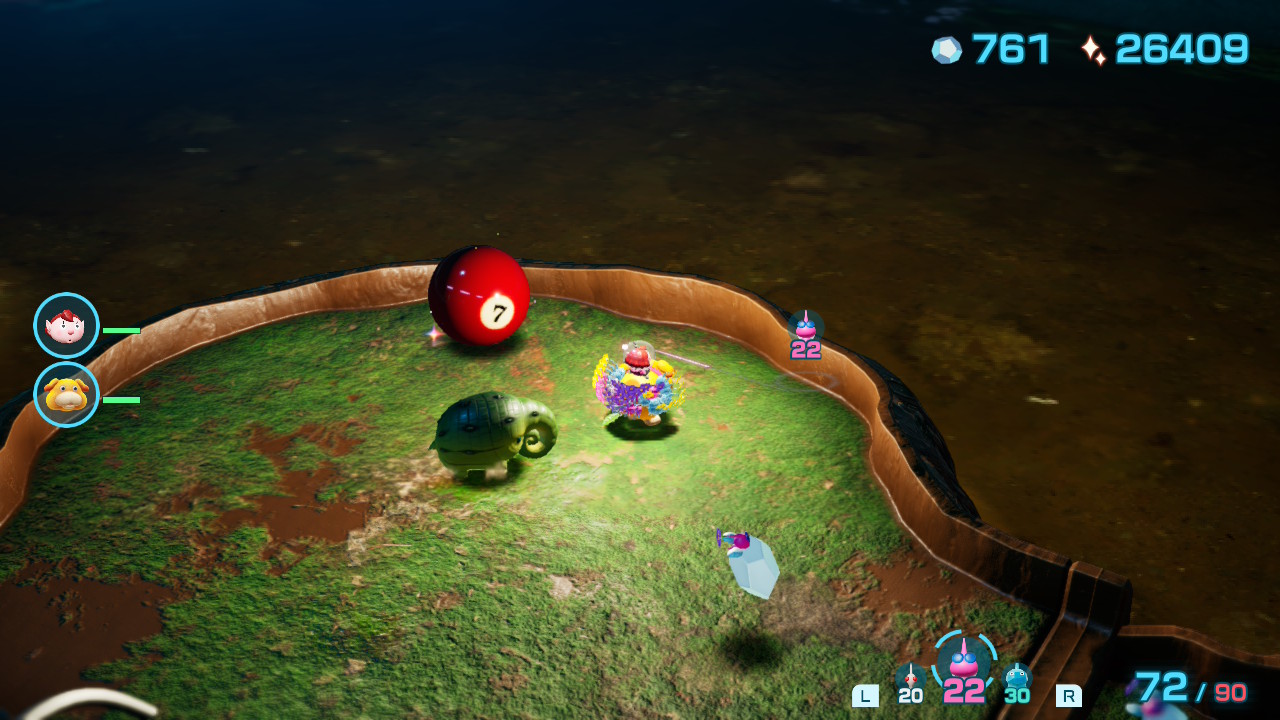The height and width of the screenshot is (720, 1280).
Task: Select the red-haired captain portrait
Action: click(67, 326)
